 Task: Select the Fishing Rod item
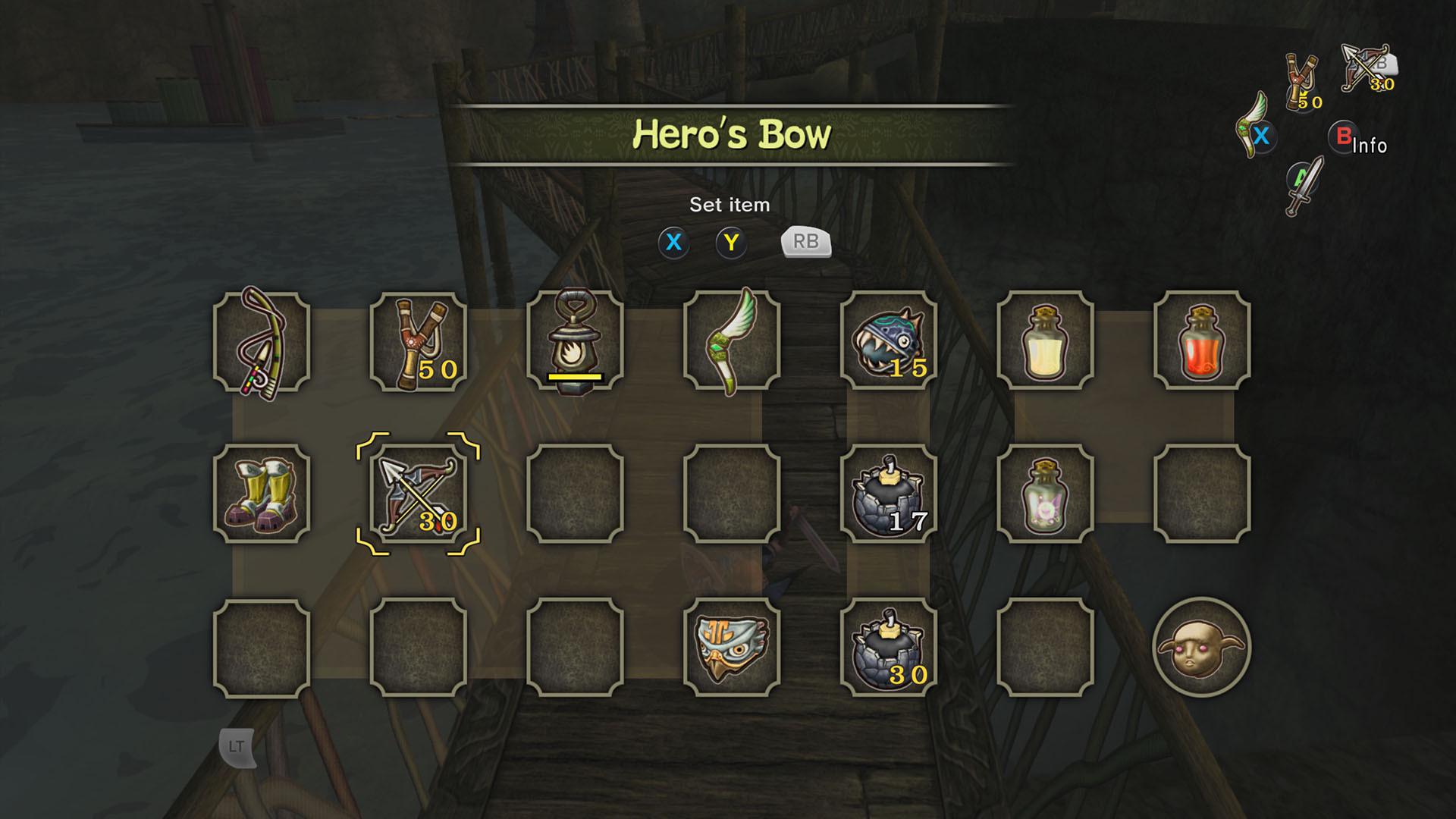[x=264, y=341]
